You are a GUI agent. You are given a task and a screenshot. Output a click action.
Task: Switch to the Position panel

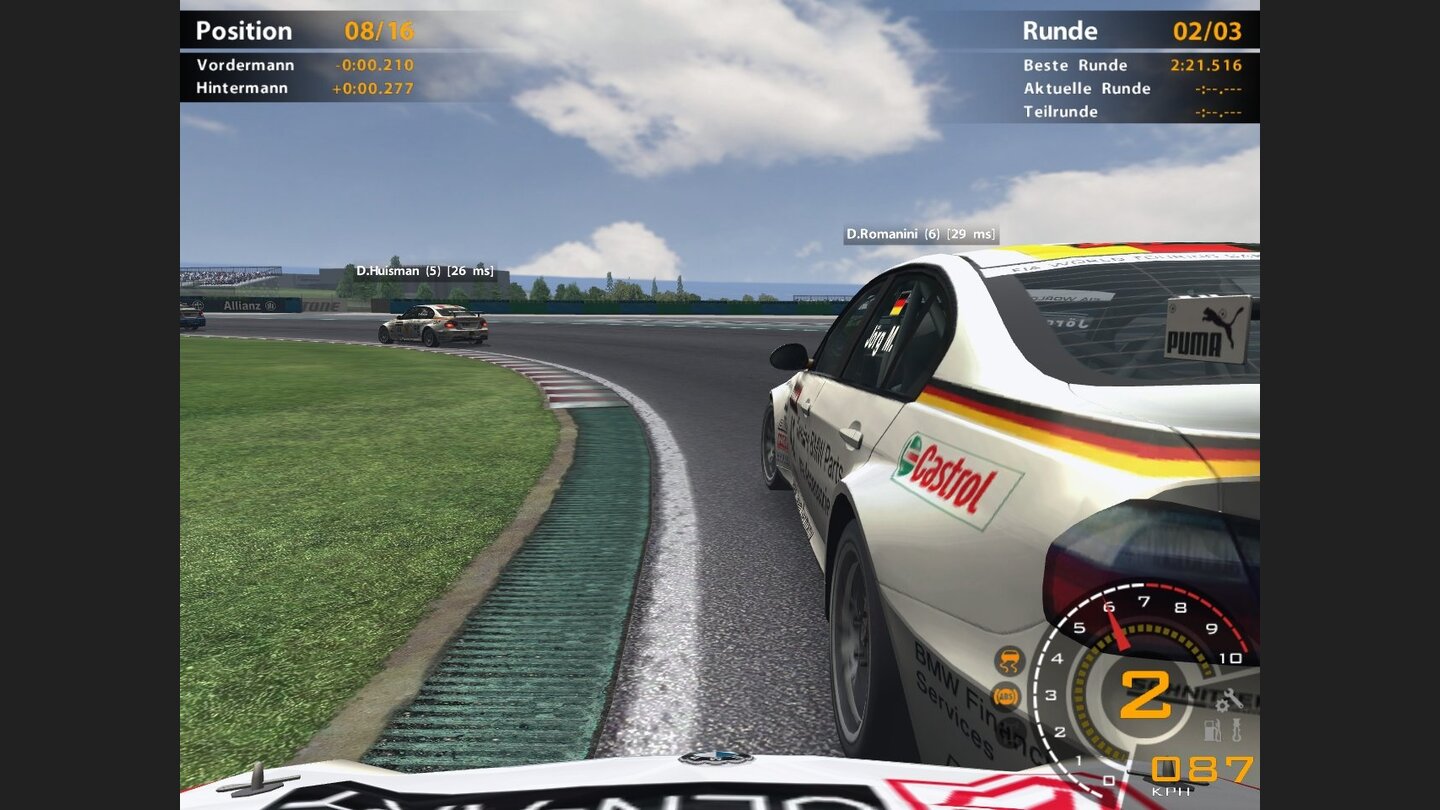(244, 30)
